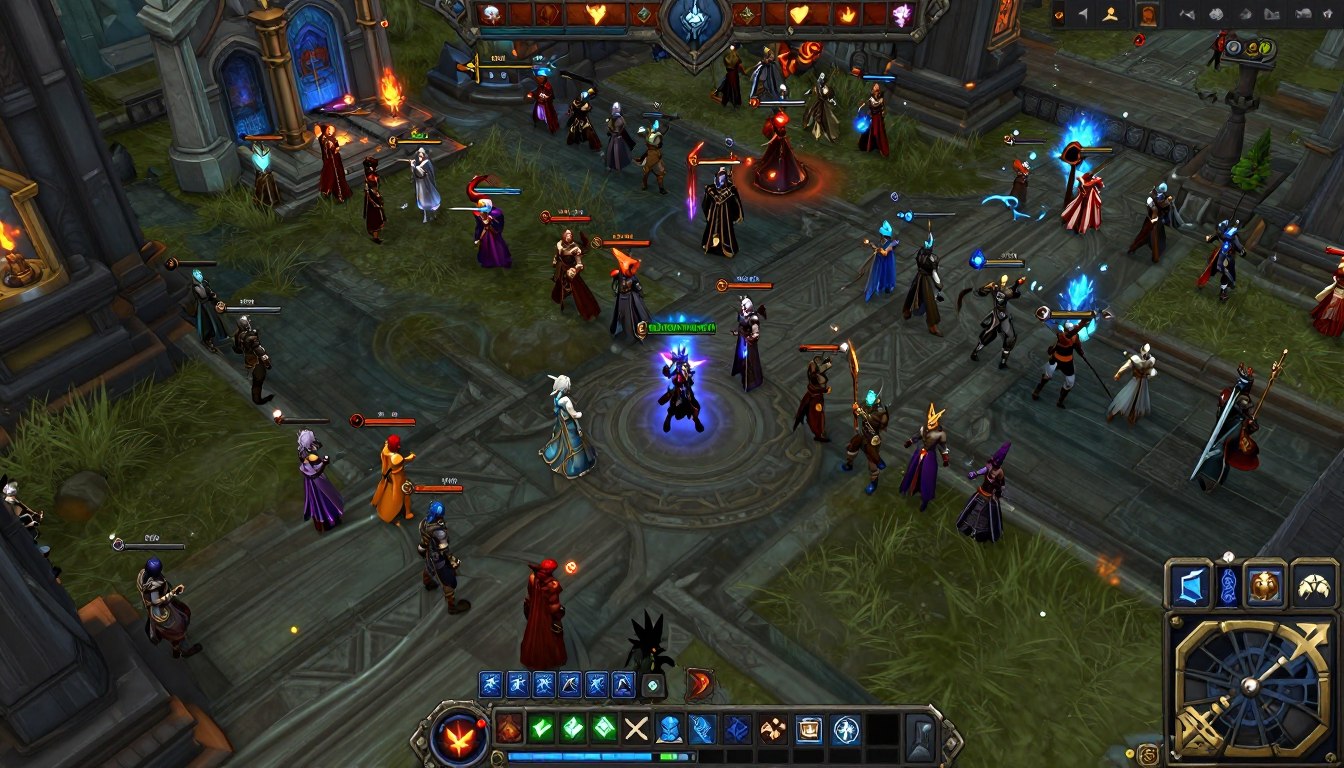Open the spellbook icon above the minimap

[1191, 583]
